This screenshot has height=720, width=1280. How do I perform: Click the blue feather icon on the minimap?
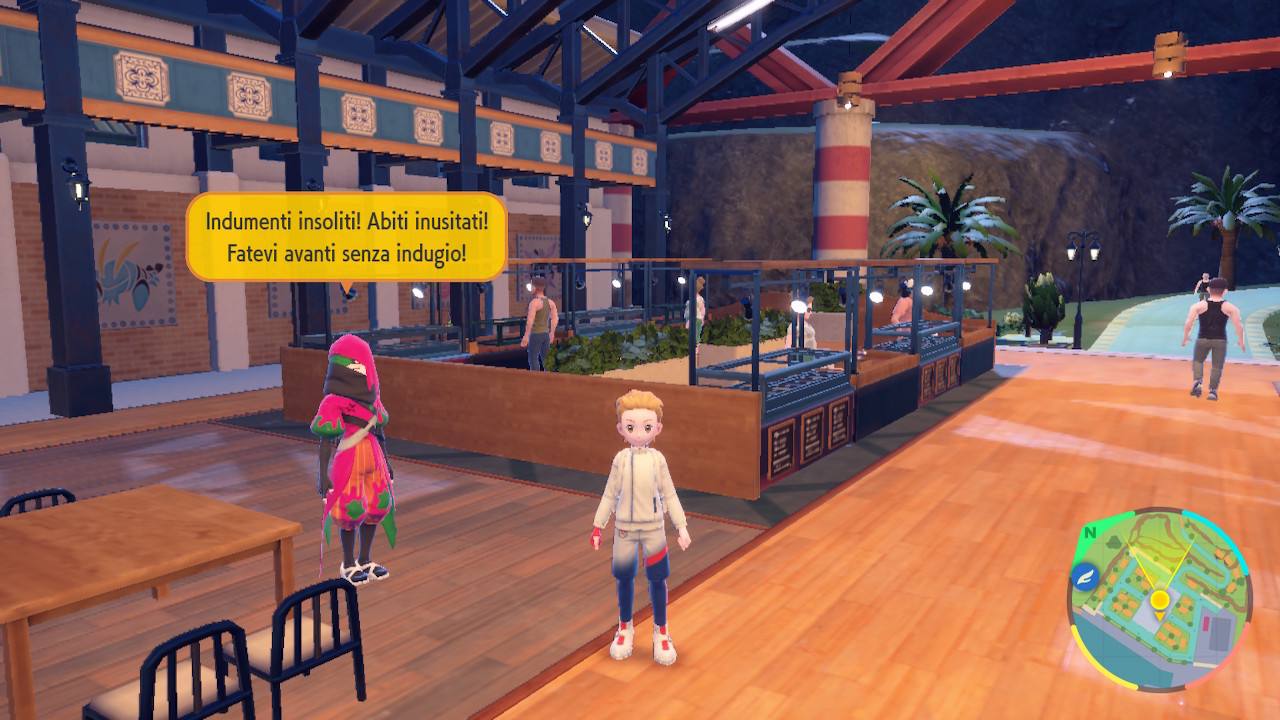click(x=1084, y=576)
